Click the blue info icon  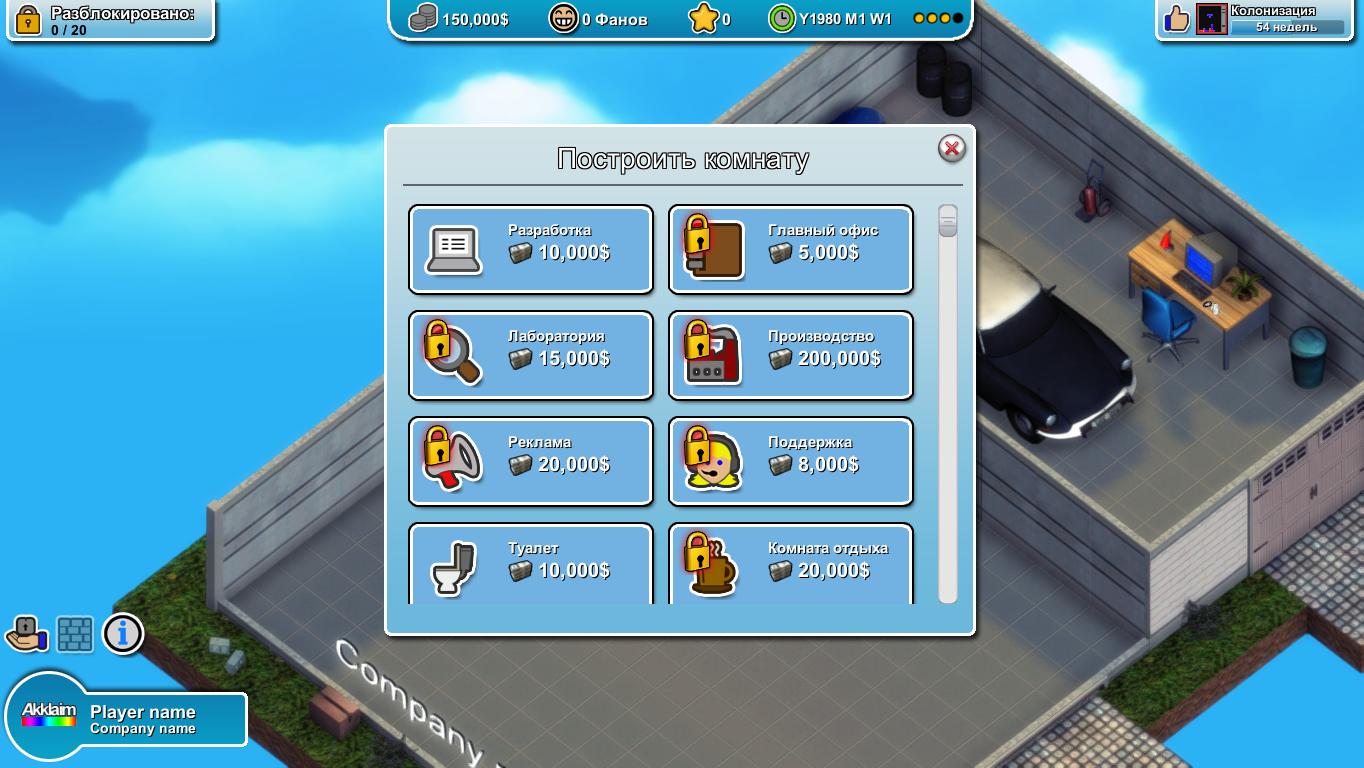(123, 634)
